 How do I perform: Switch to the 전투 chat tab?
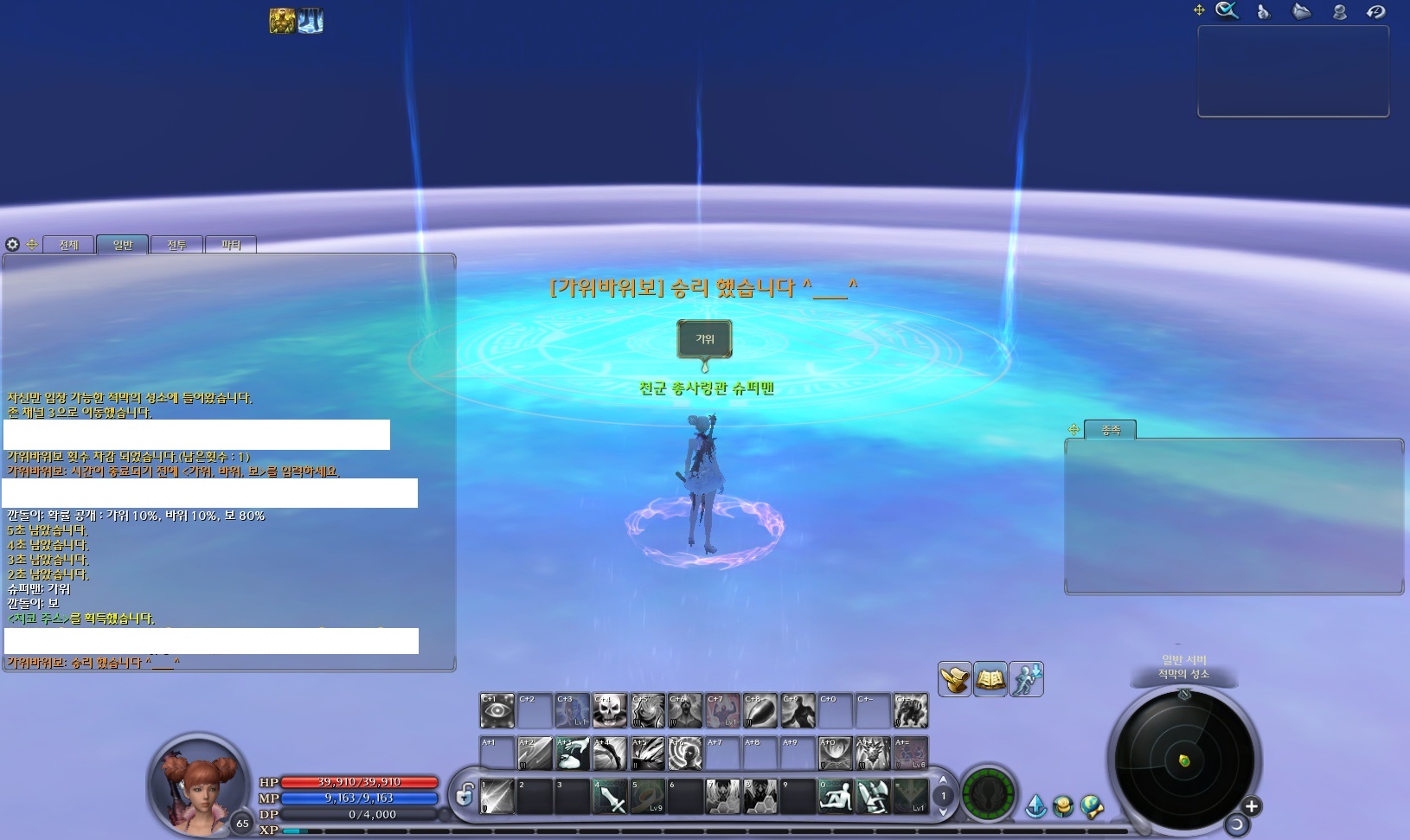pyautogui.click(x=176, y=244)
